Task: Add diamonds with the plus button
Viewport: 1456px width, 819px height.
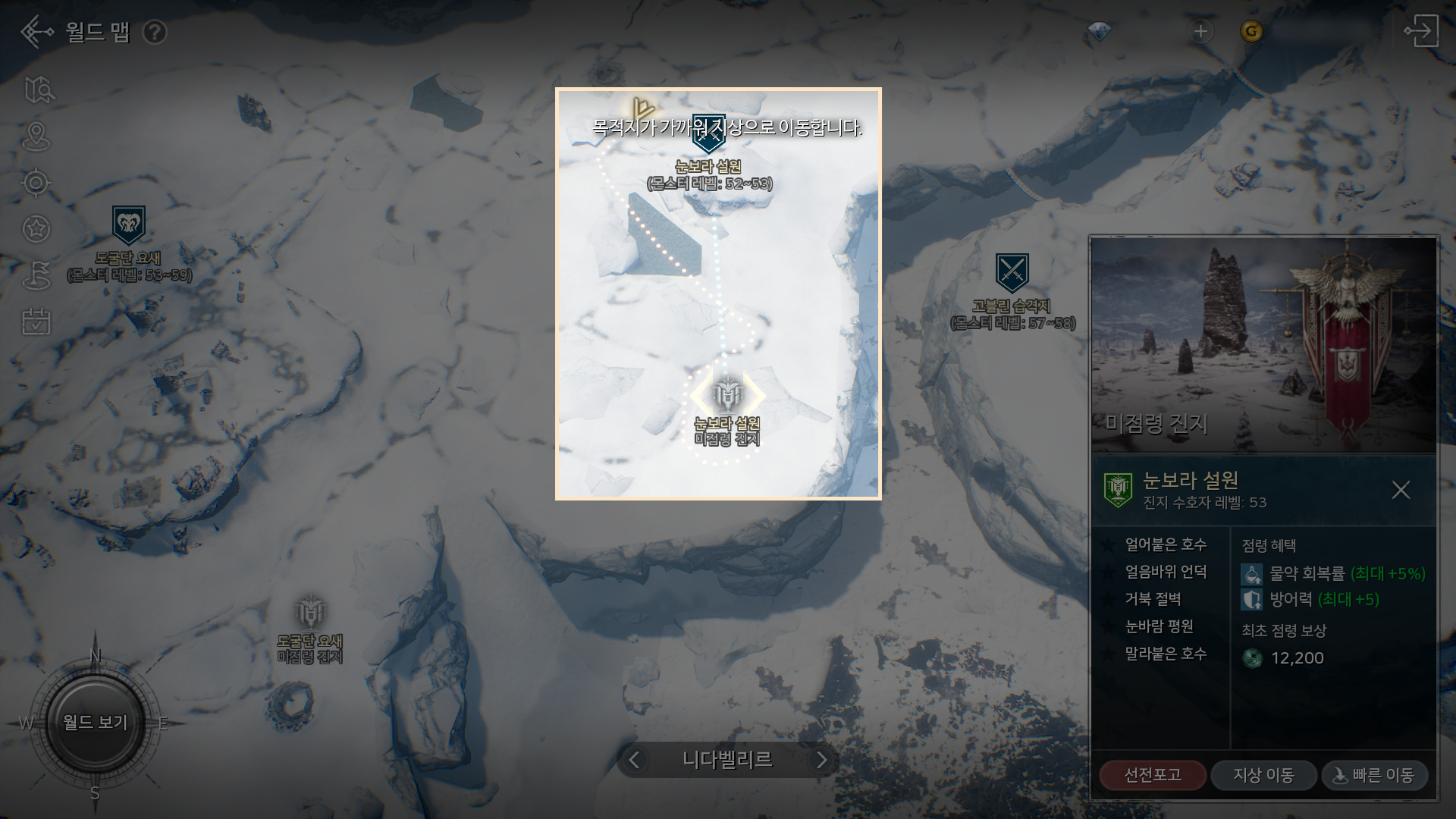Action: pyautogui.click(x=1200, y=32)
